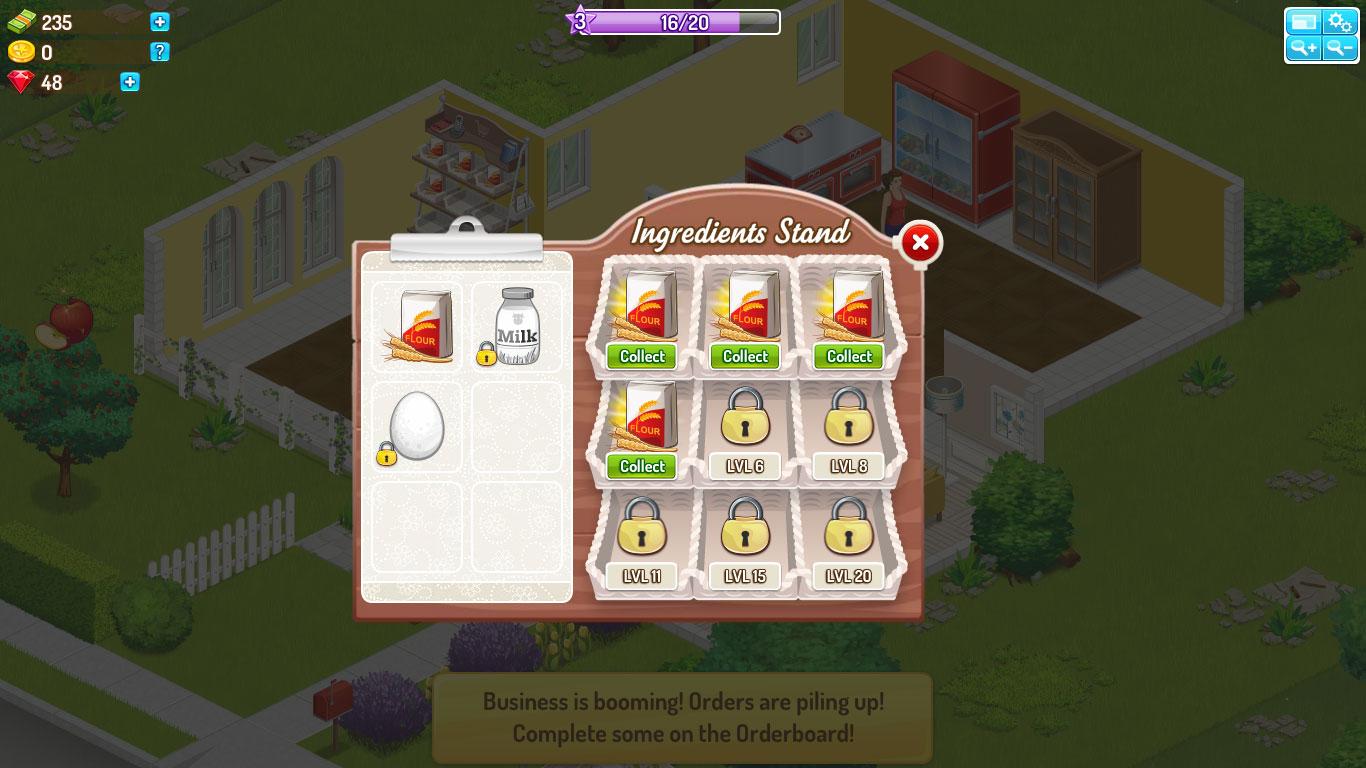Buy more ruby gems via plus button

(x=130, y=82)
